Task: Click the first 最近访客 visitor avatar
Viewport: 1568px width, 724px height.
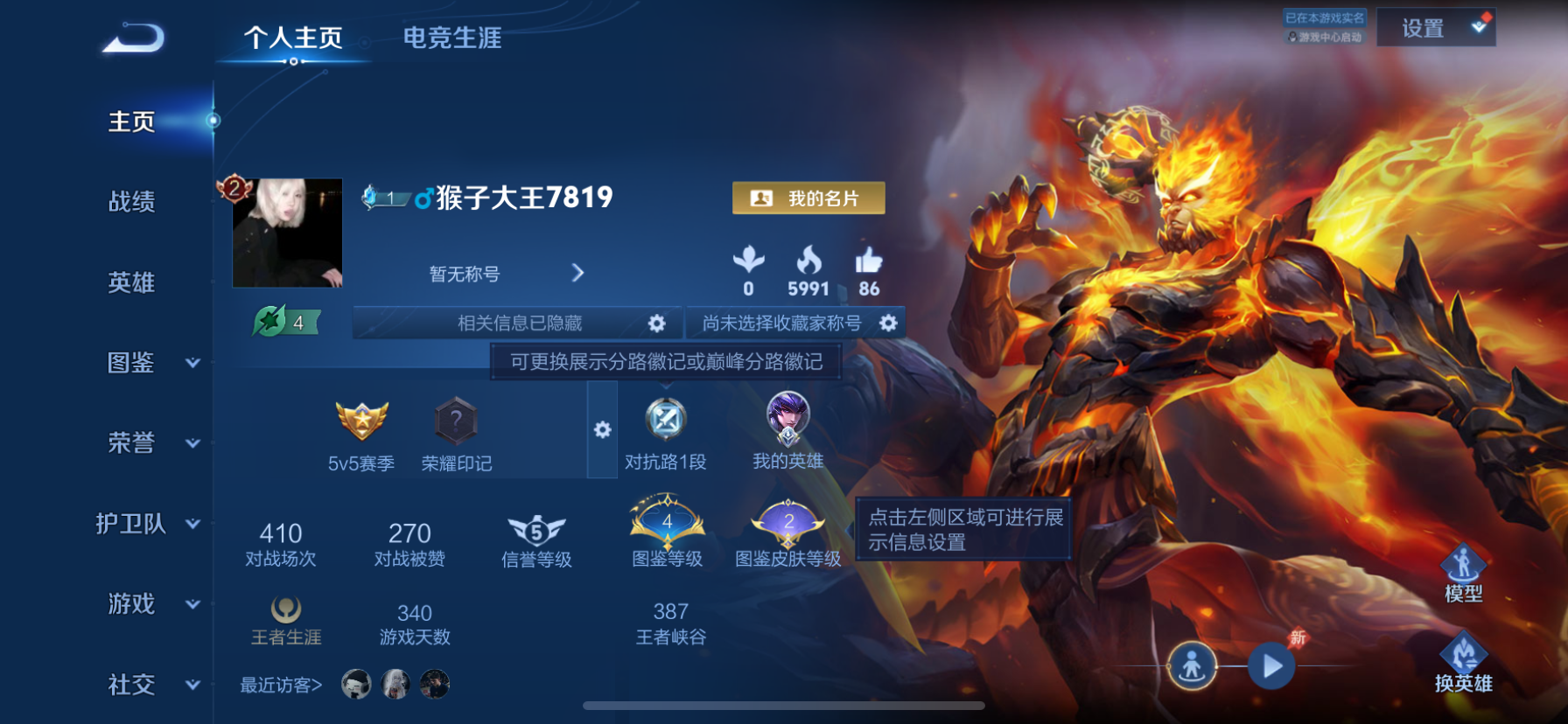Action: coord(358,685)
